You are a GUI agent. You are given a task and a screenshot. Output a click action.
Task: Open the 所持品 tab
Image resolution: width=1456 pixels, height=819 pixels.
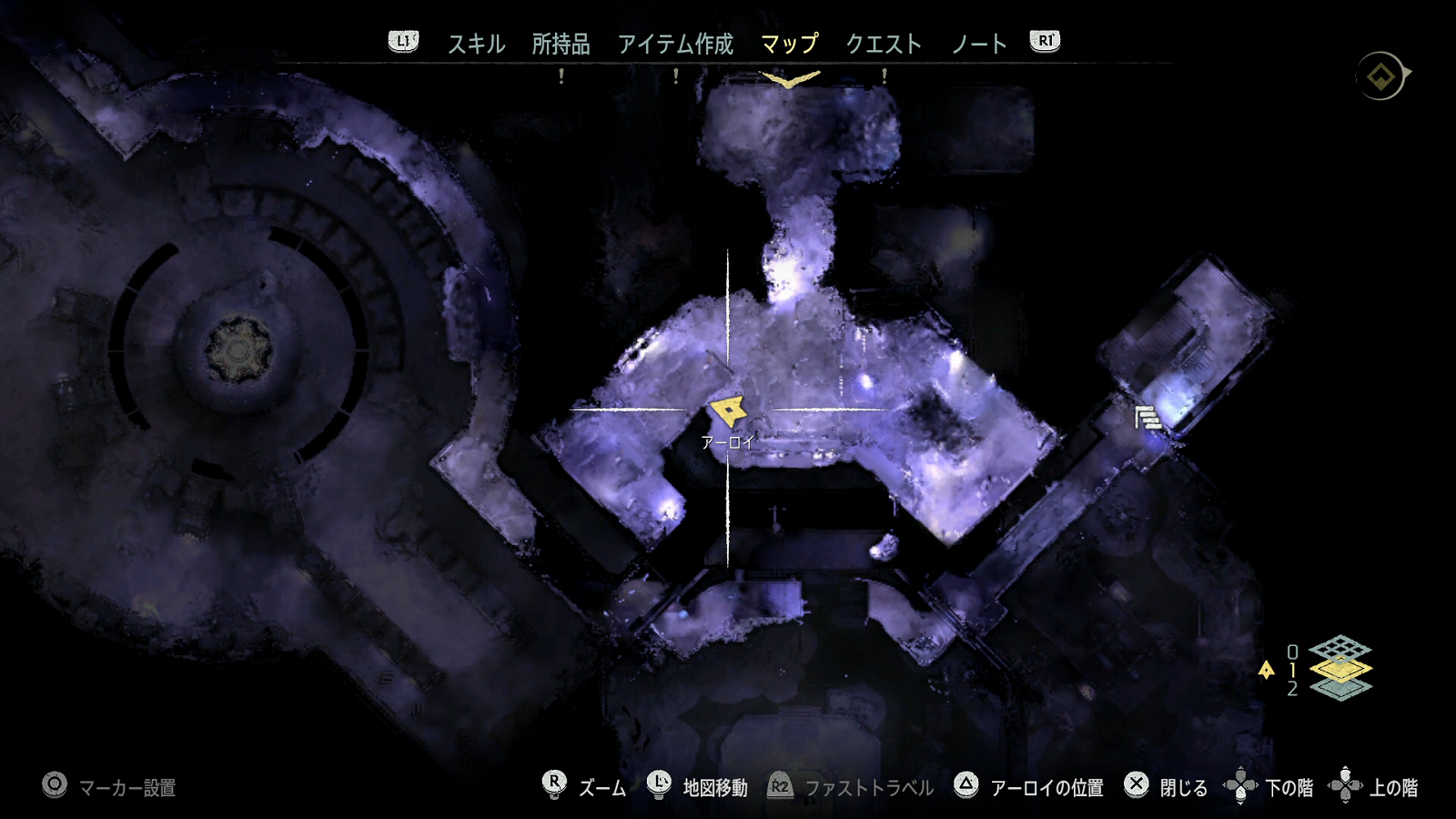[x=561, y=44]
